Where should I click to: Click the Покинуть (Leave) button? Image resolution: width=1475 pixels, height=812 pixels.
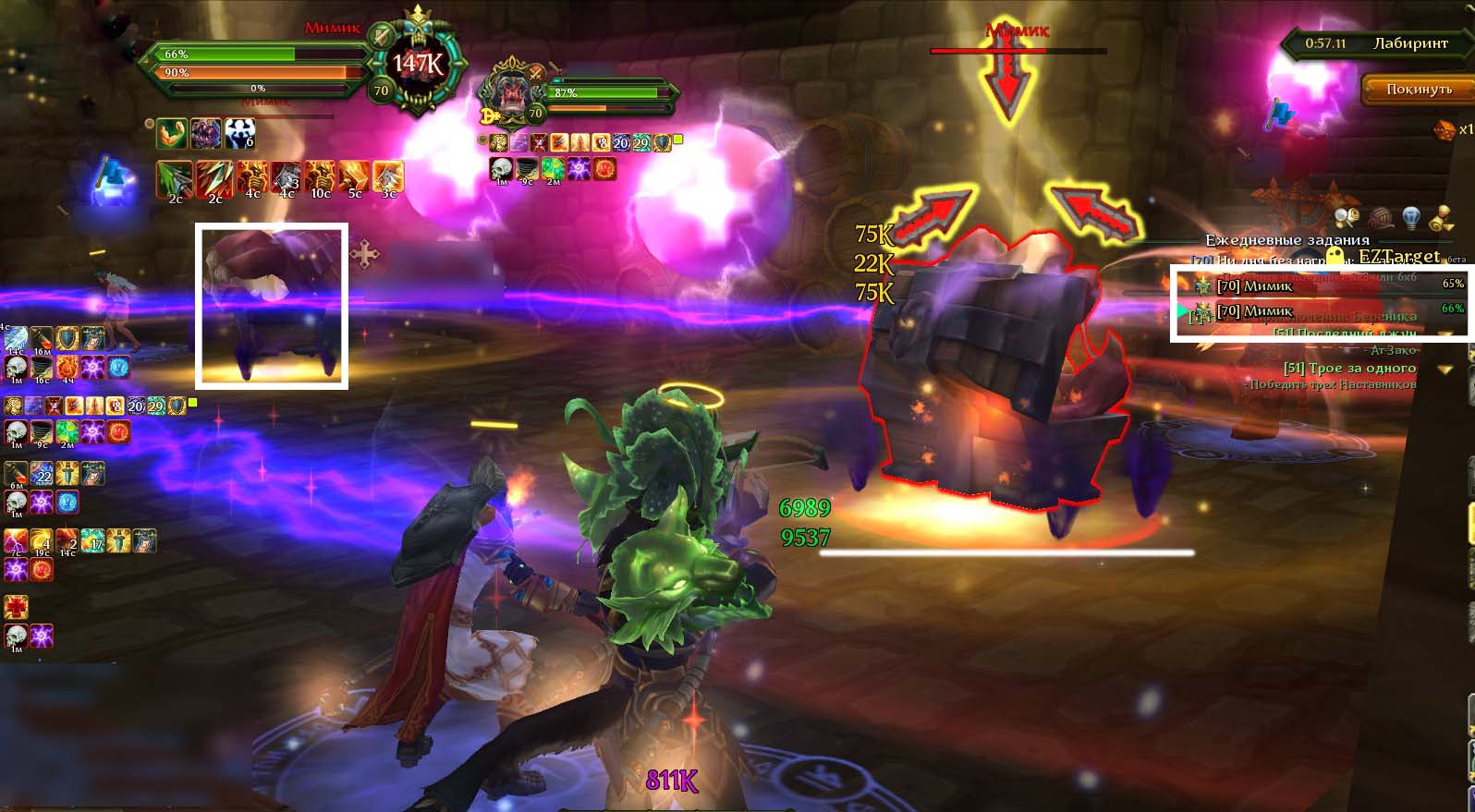(1418, 89)
